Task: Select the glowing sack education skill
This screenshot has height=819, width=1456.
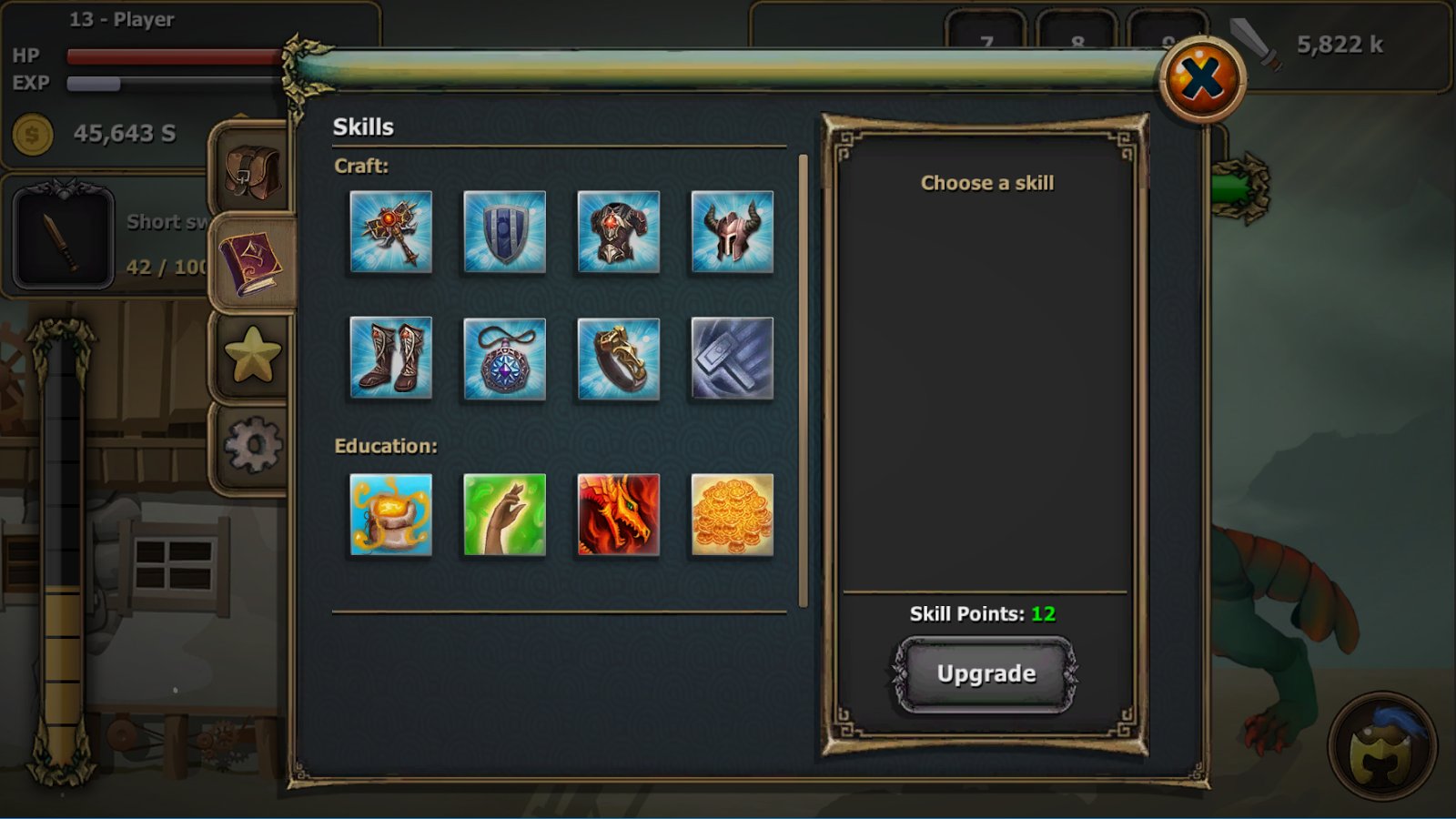Action: [x=391, y=515]
